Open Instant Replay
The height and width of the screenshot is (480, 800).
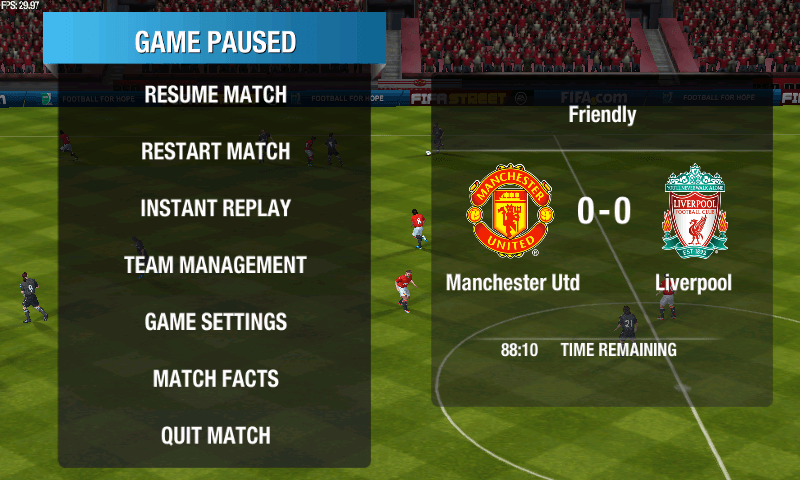coord(215,209)
